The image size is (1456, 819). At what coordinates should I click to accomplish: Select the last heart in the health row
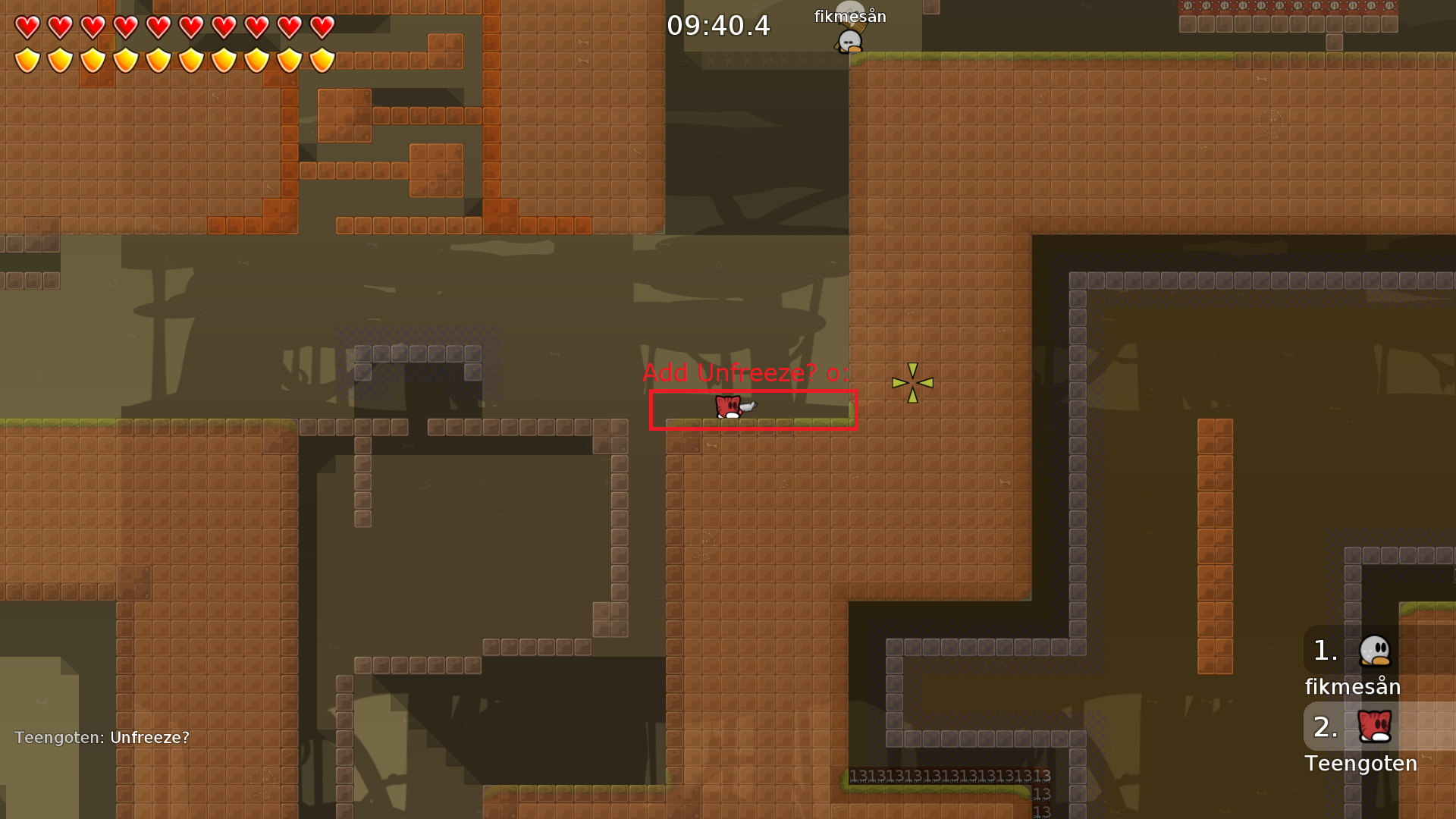[x=321, y=27]
